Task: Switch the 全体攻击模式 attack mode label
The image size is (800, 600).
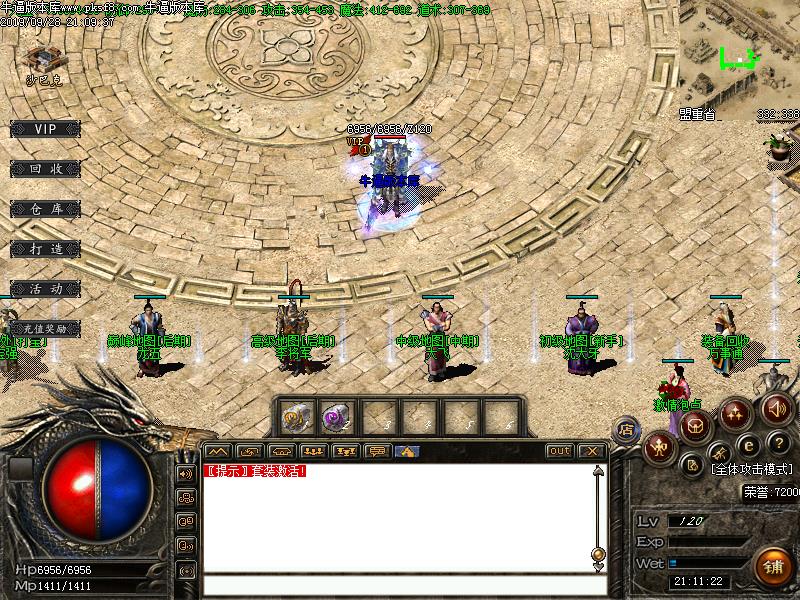Action: (x=754, y=468)
